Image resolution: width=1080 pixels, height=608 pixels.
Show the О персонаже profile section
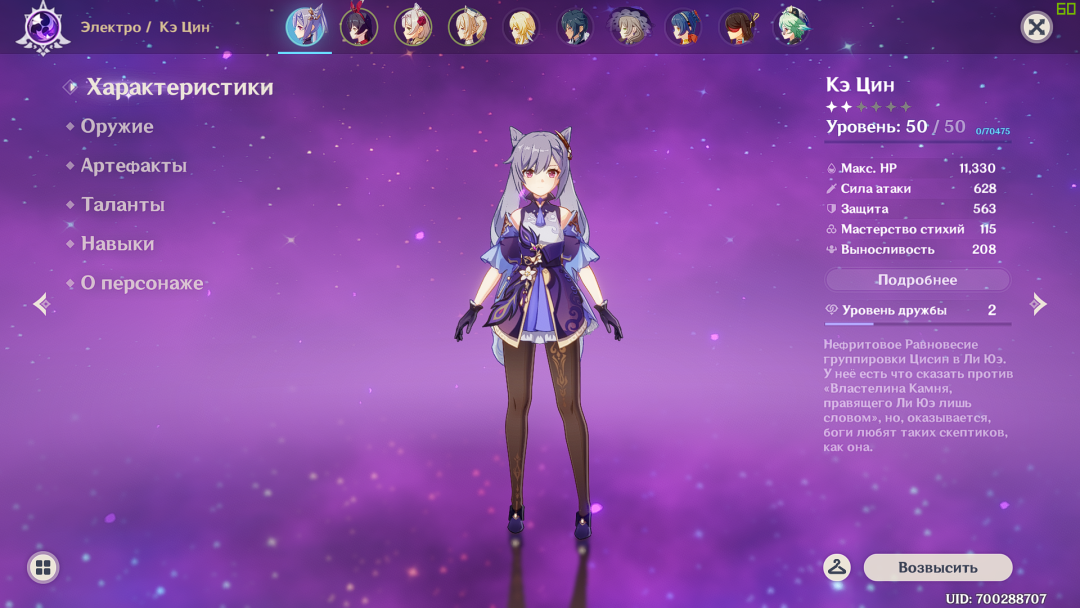[141, 283]
